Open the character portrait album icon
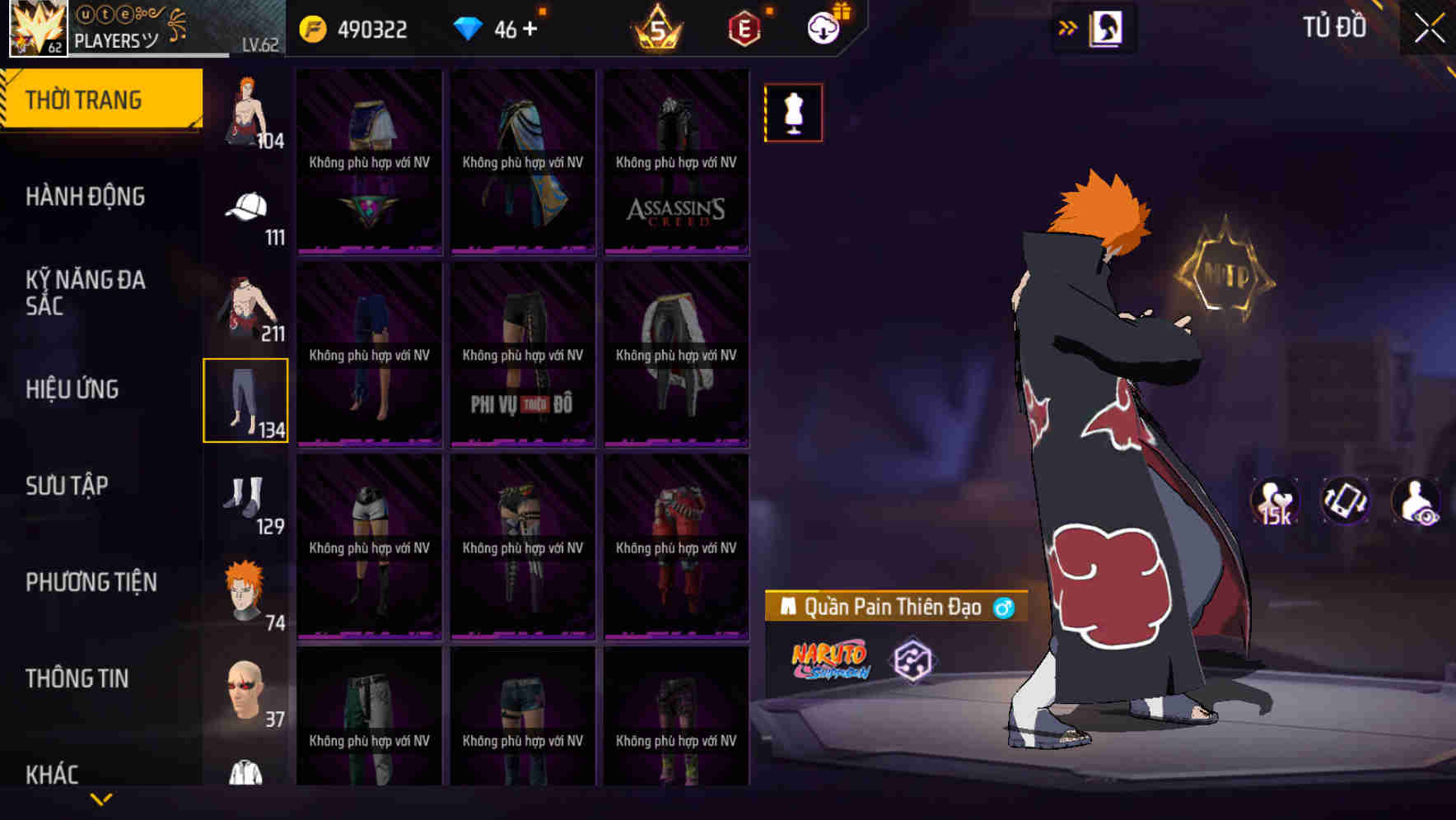This screenshot has height=820, width=1456. coord(1108,27)
